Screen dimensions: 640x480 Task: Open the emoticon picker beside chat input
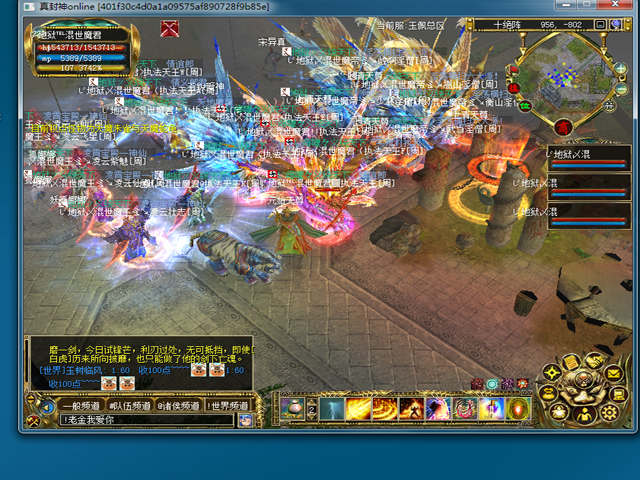click(x=245, y=420)
